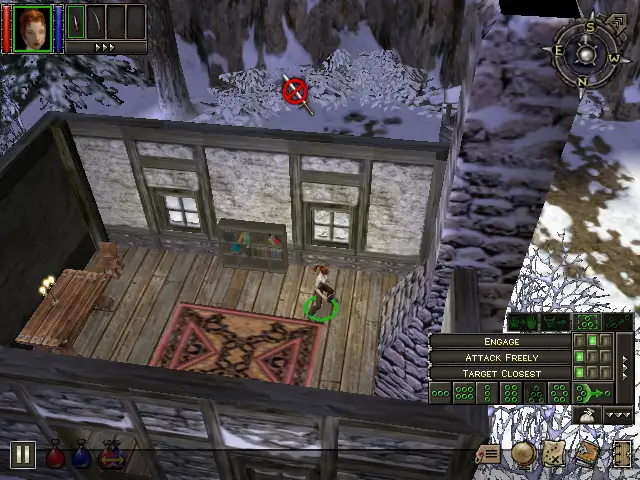Select the red-haired character portrait

pyautogui.click(x=33, y=27)
